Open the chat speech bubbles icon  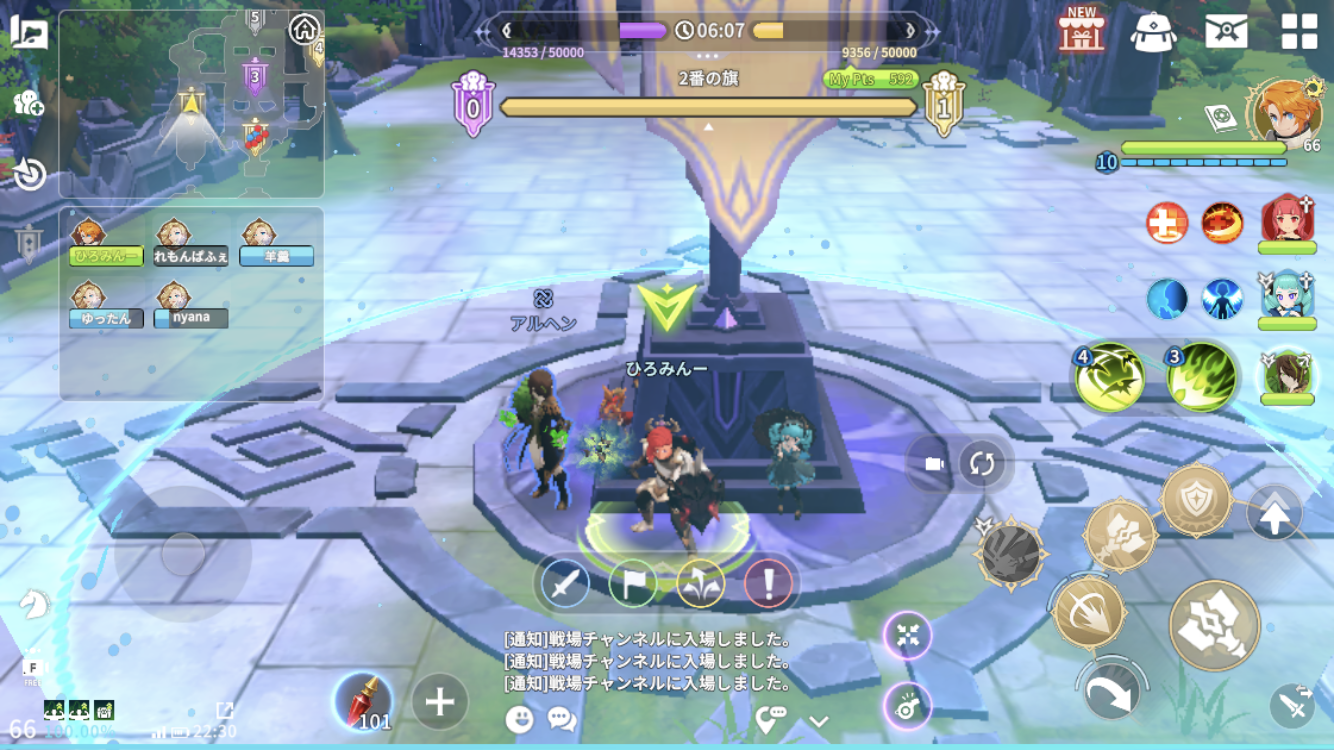pyautogui.click(x=562, y=718)
